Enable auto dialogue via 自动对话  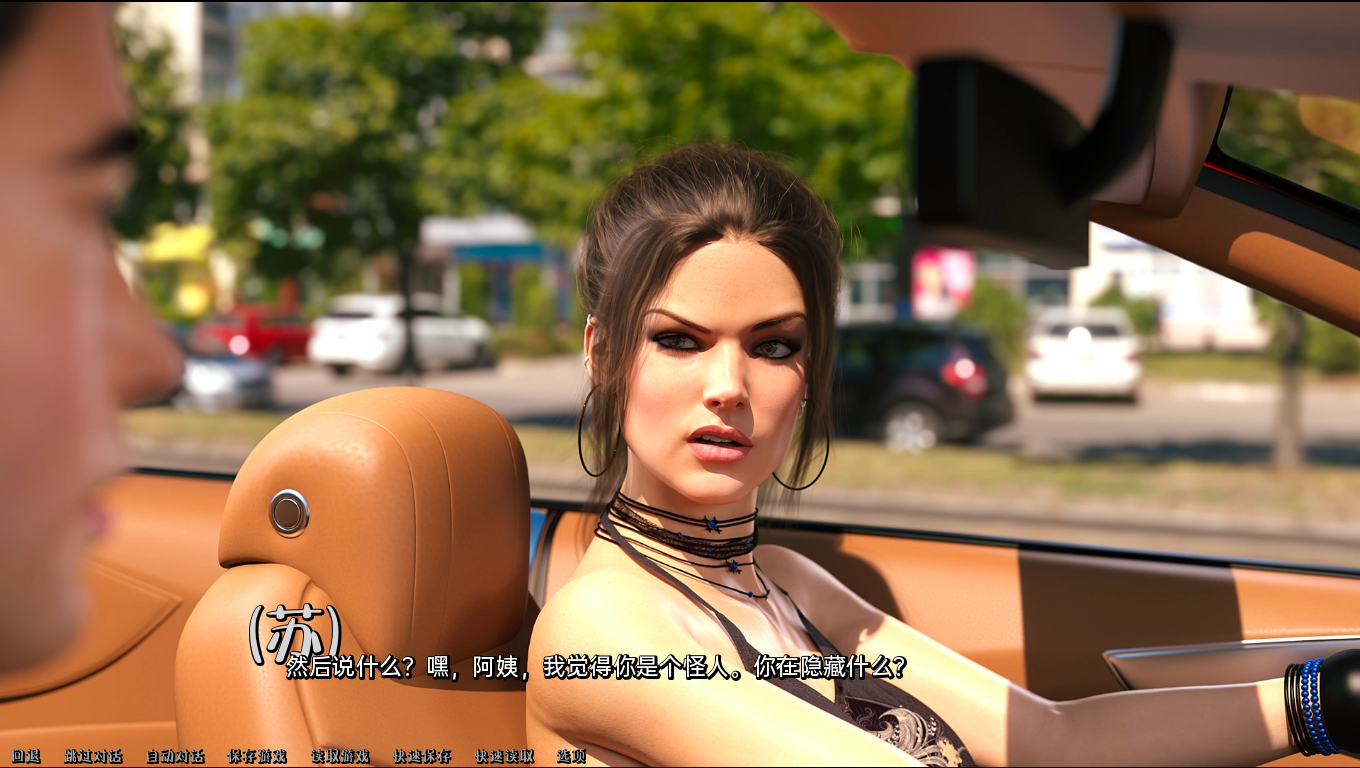click(x=175, y=756)
